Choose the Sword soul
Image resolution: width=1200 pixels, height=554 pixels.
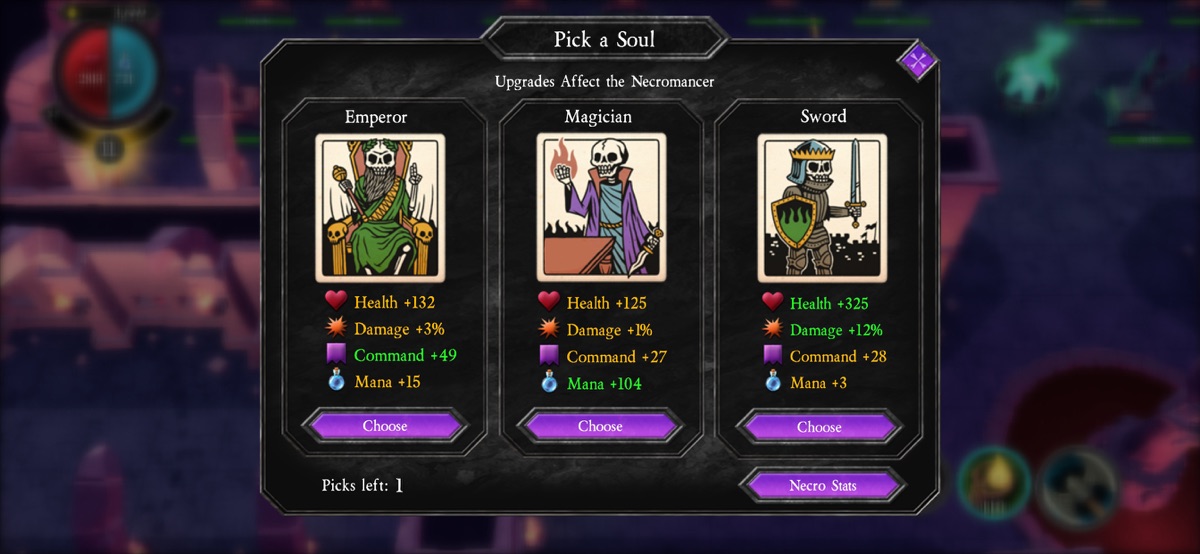coord(819,427)
